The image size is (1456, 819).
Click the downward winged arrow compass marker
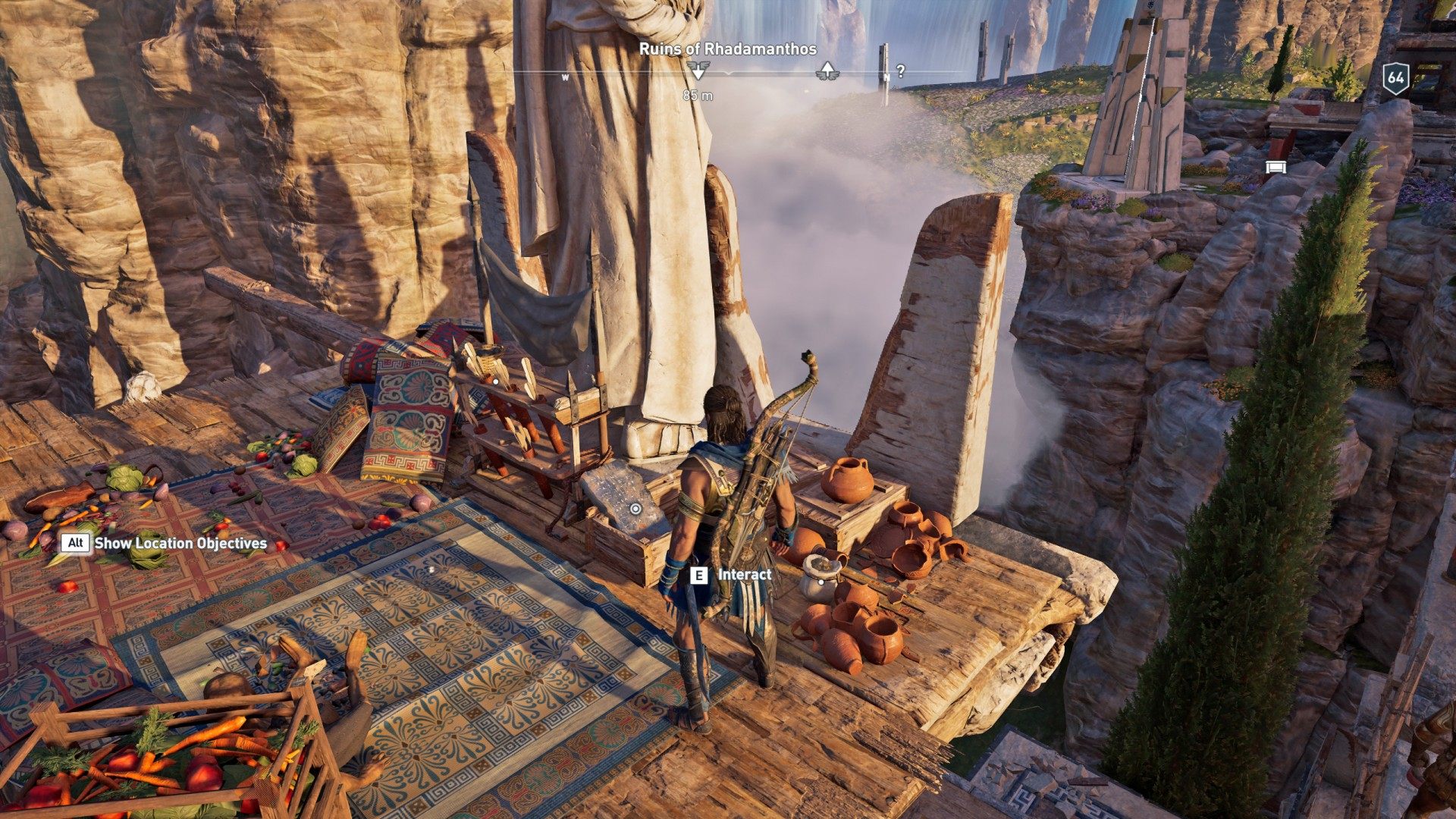(x=698, y=72)
